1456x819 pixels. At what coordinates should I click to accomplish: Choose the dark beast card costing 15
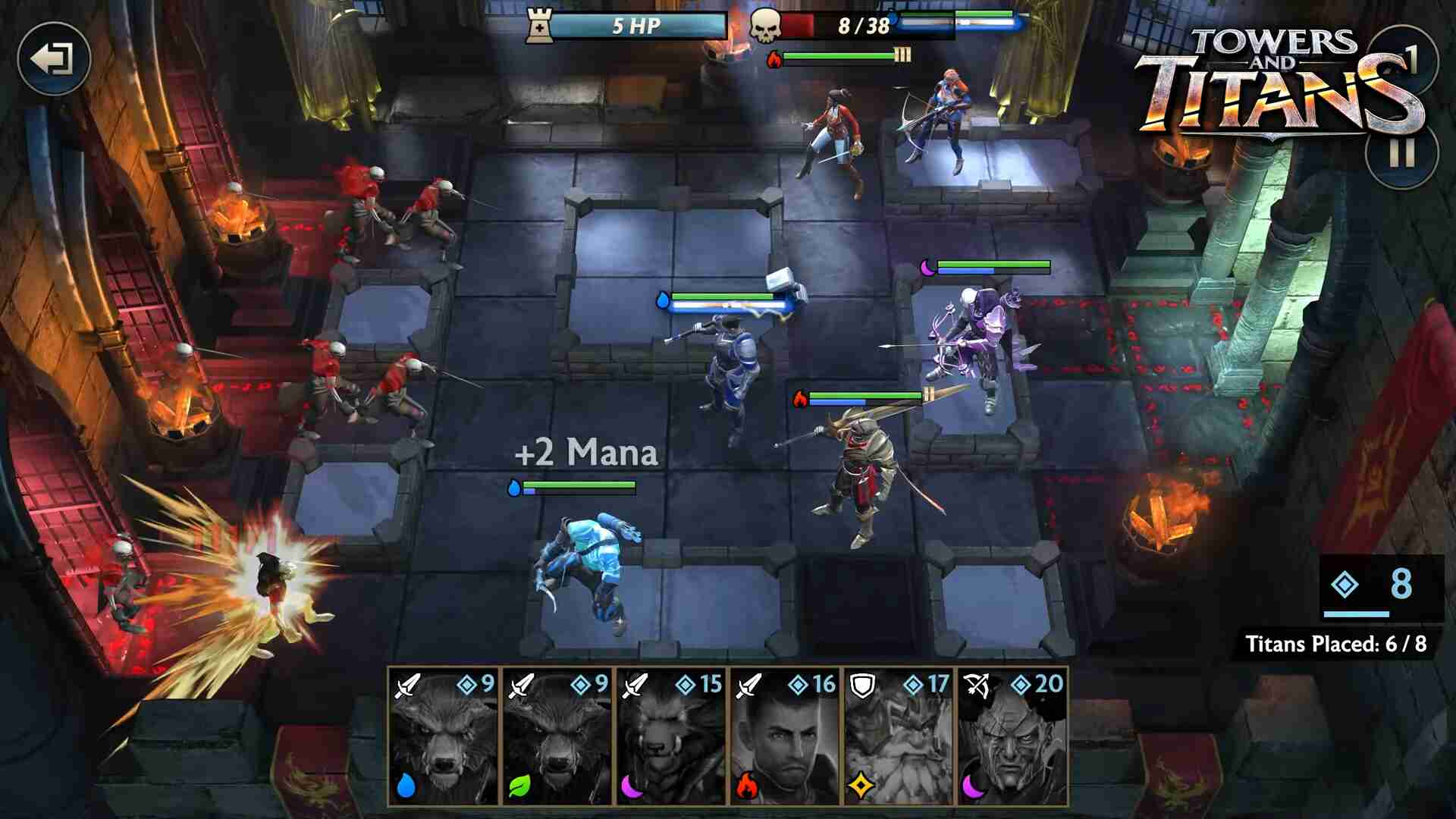671,736
